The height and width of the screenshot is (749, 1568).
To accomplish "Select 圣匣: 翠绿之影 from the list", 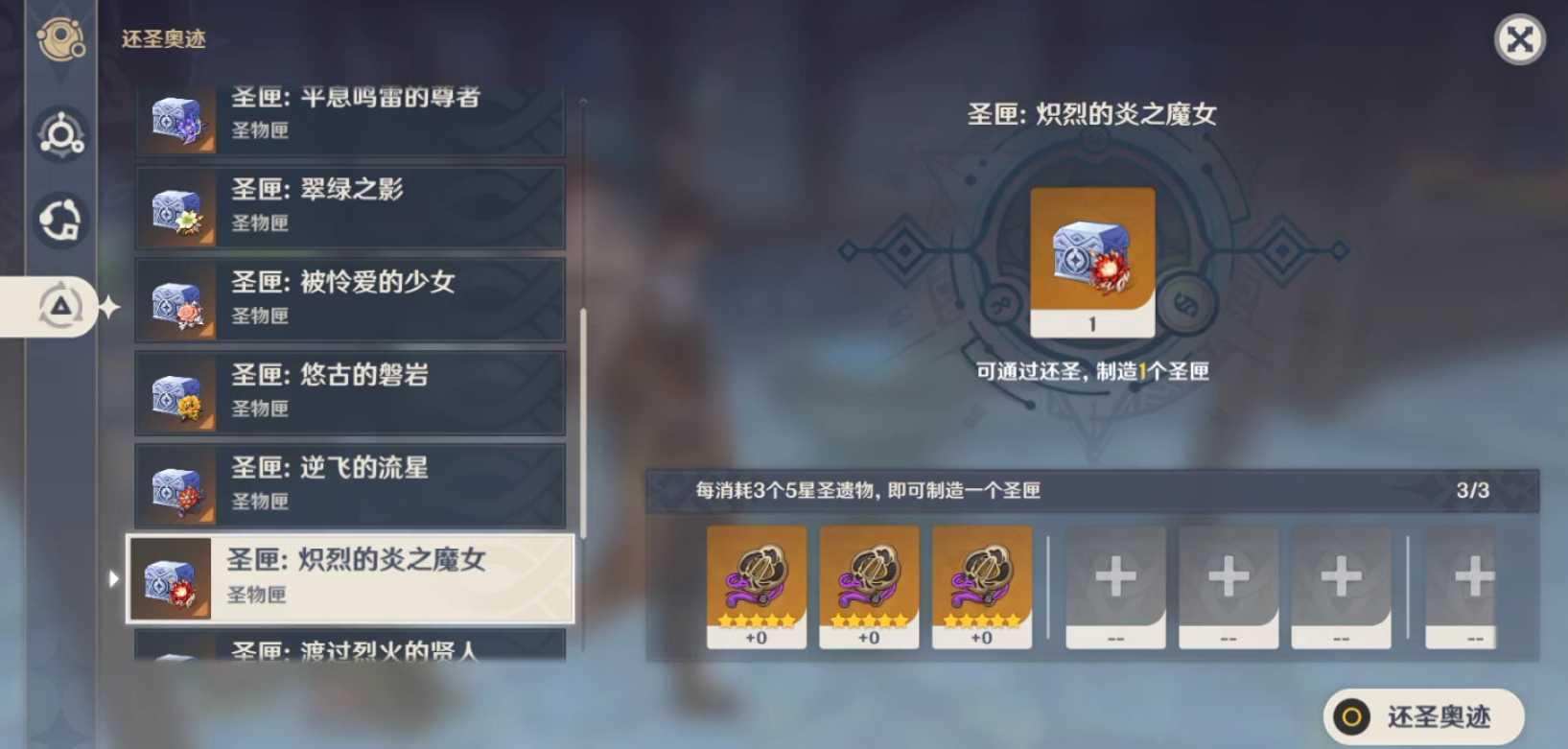I will pos(350,205).
